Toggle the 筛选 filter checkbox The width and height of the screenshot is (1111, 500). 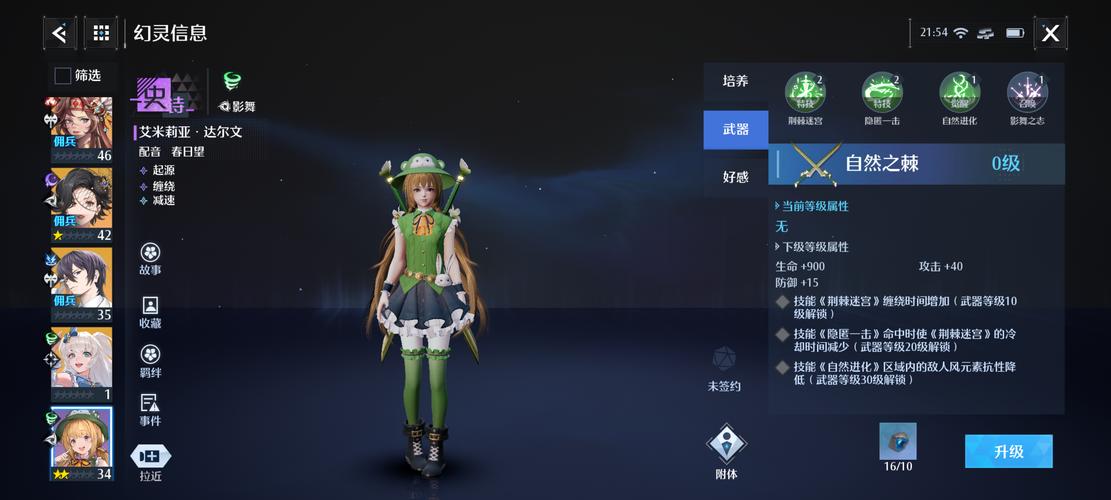tap(62, 75)
